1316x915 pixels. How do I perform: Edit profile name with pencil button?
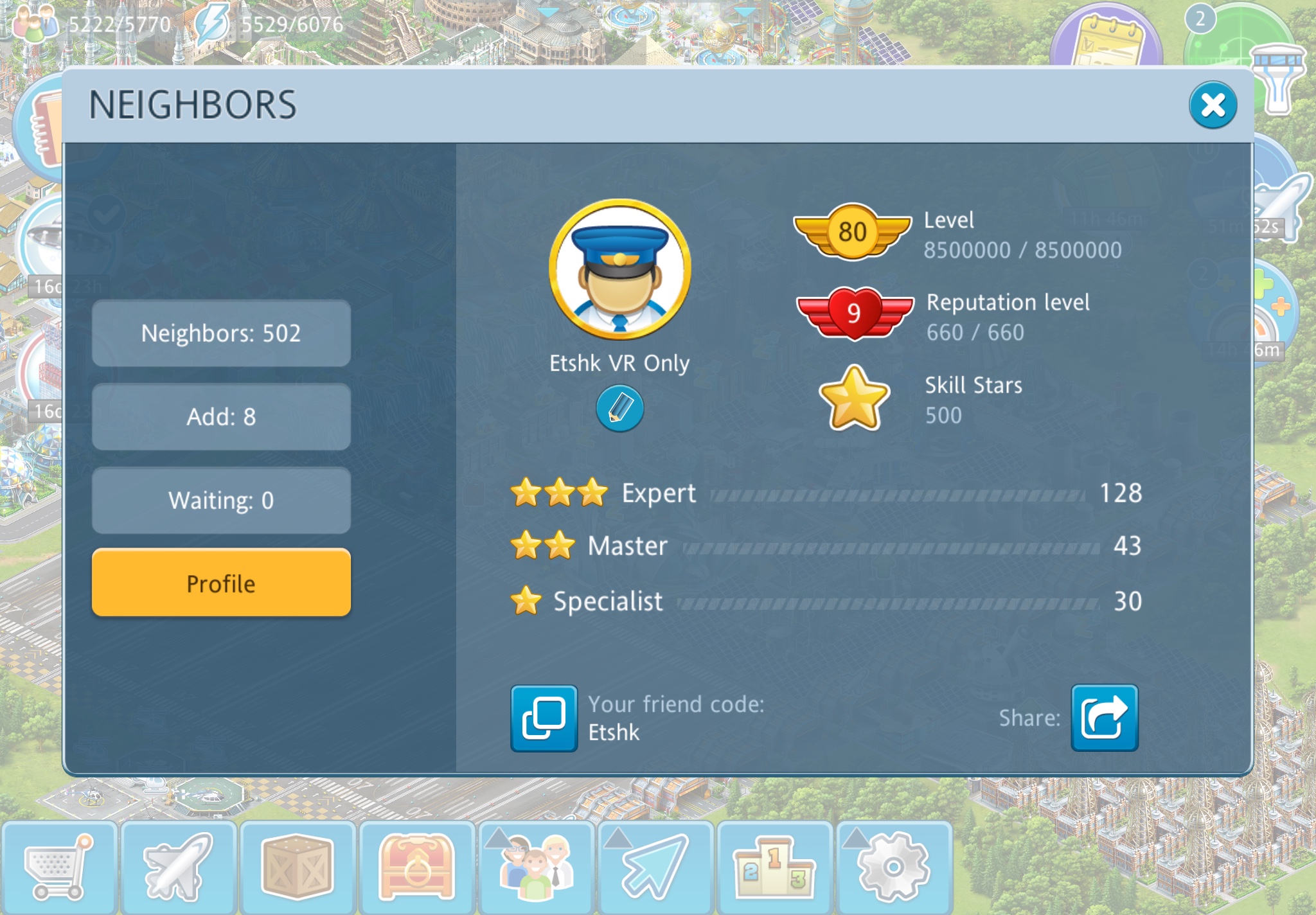click(619, 408)
